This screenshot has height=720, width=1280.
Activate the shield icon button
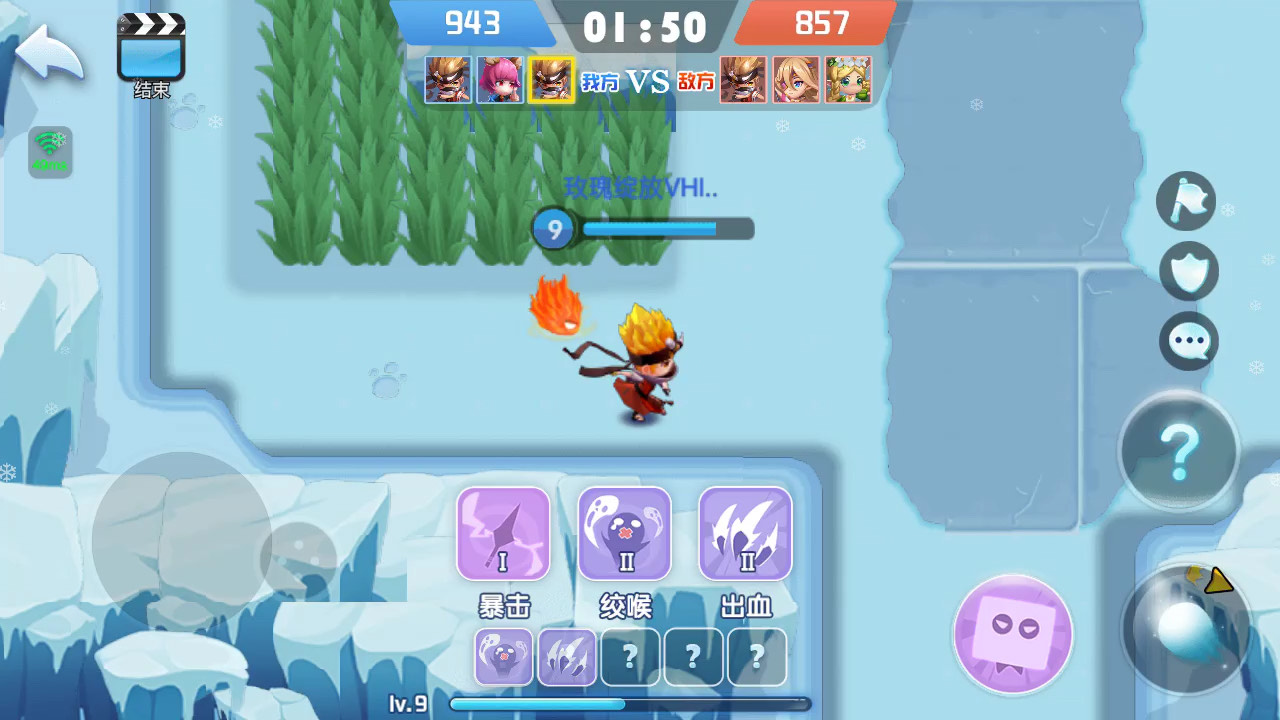tap(1188, 271)
